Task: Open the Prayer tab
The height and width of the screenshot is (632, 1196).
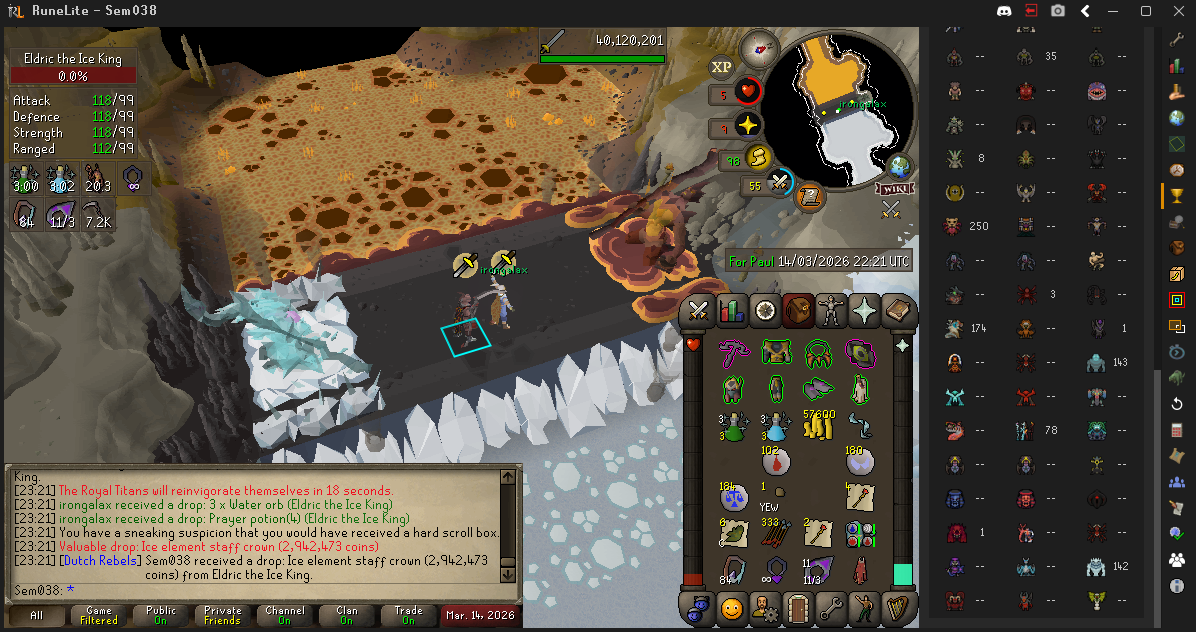Action: pos(864,311)
